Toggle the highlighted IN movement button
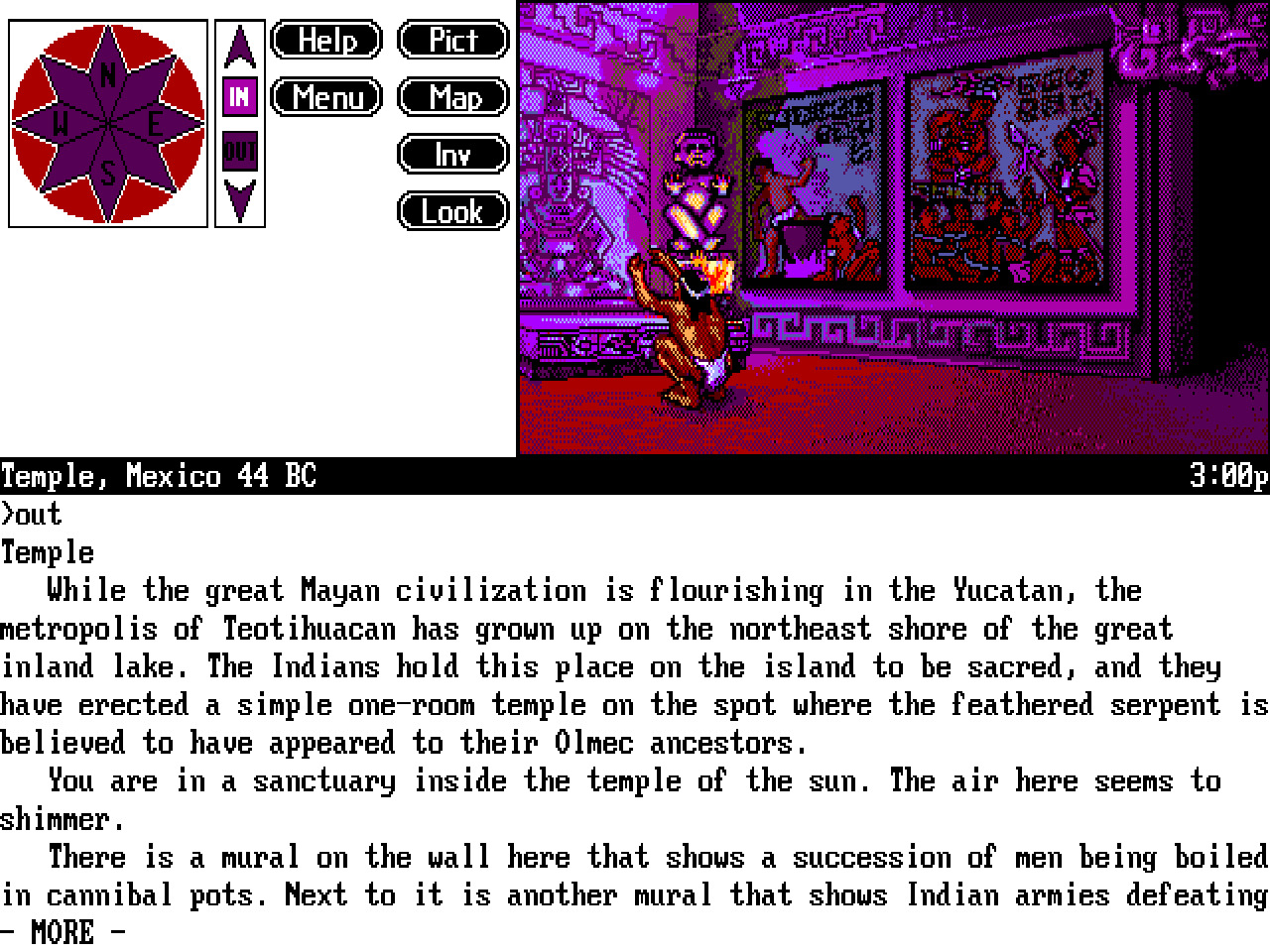This screenshot has height=952, width=1270. pyautogui.click(x=238, y=97)
